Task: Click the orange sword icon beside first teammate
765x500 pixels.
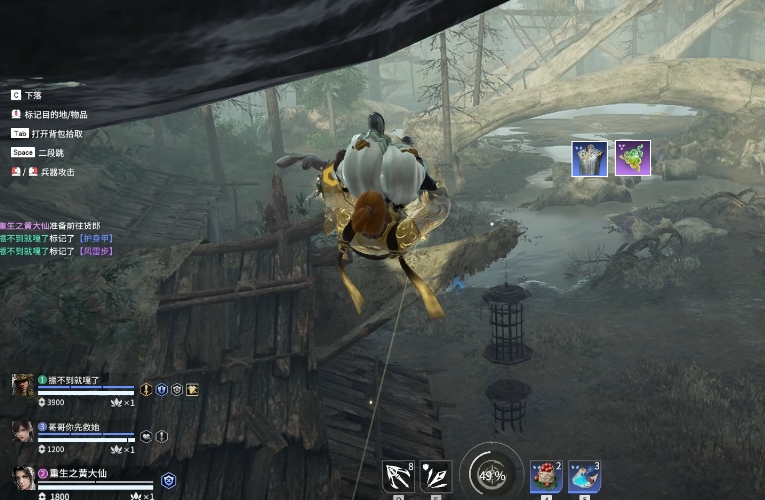Action: point(146,389)
